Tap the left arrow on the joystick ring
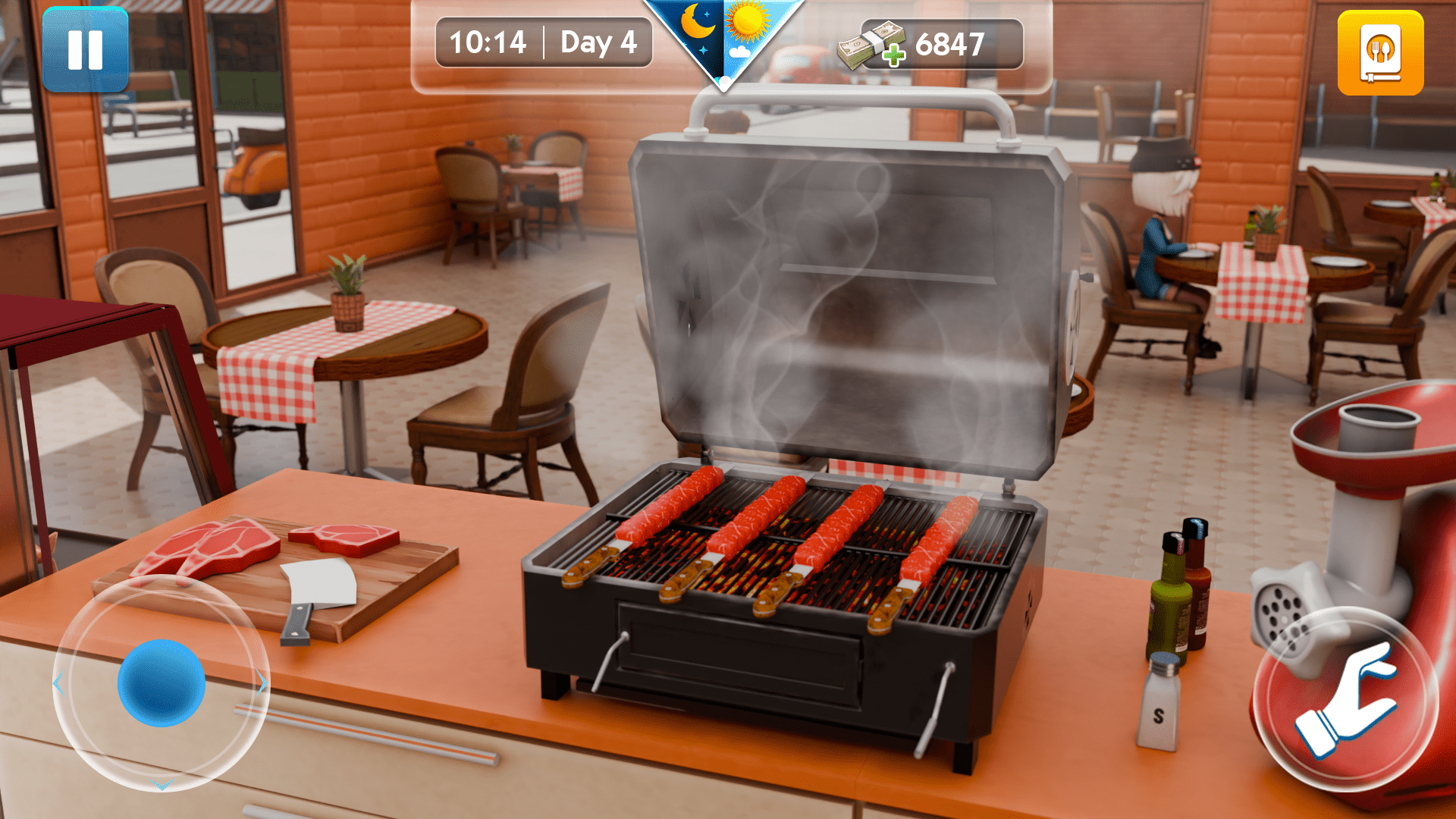This screenshot has height=819, width=1456. pos(60,682)
